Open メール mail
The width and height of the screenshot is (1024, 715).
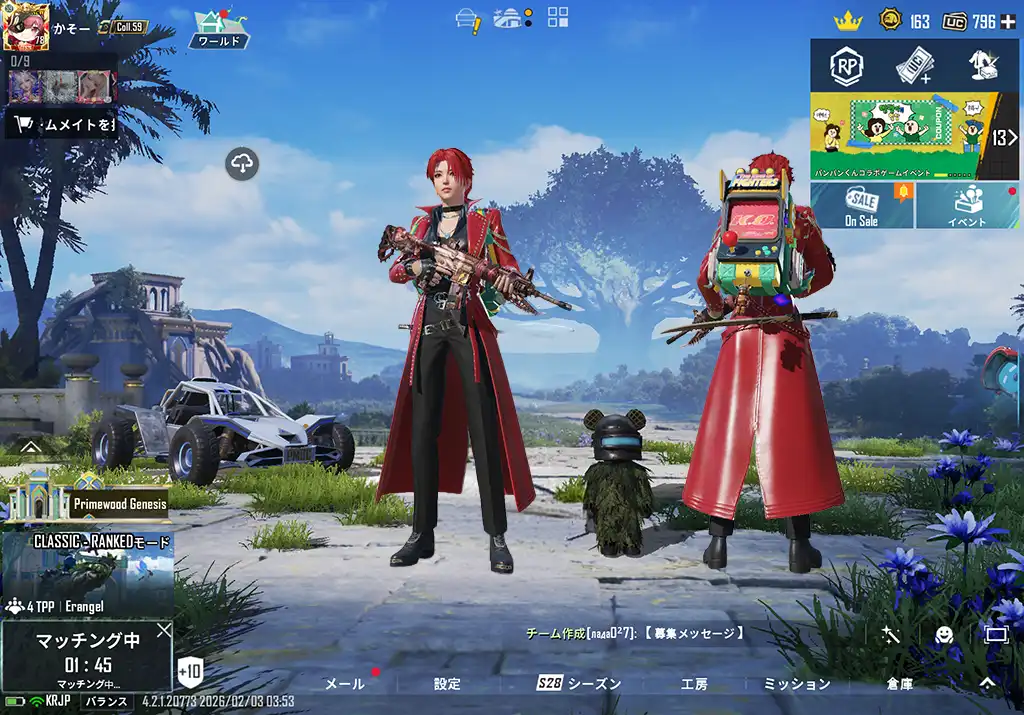pyautogui.click(x=345, y=684)
